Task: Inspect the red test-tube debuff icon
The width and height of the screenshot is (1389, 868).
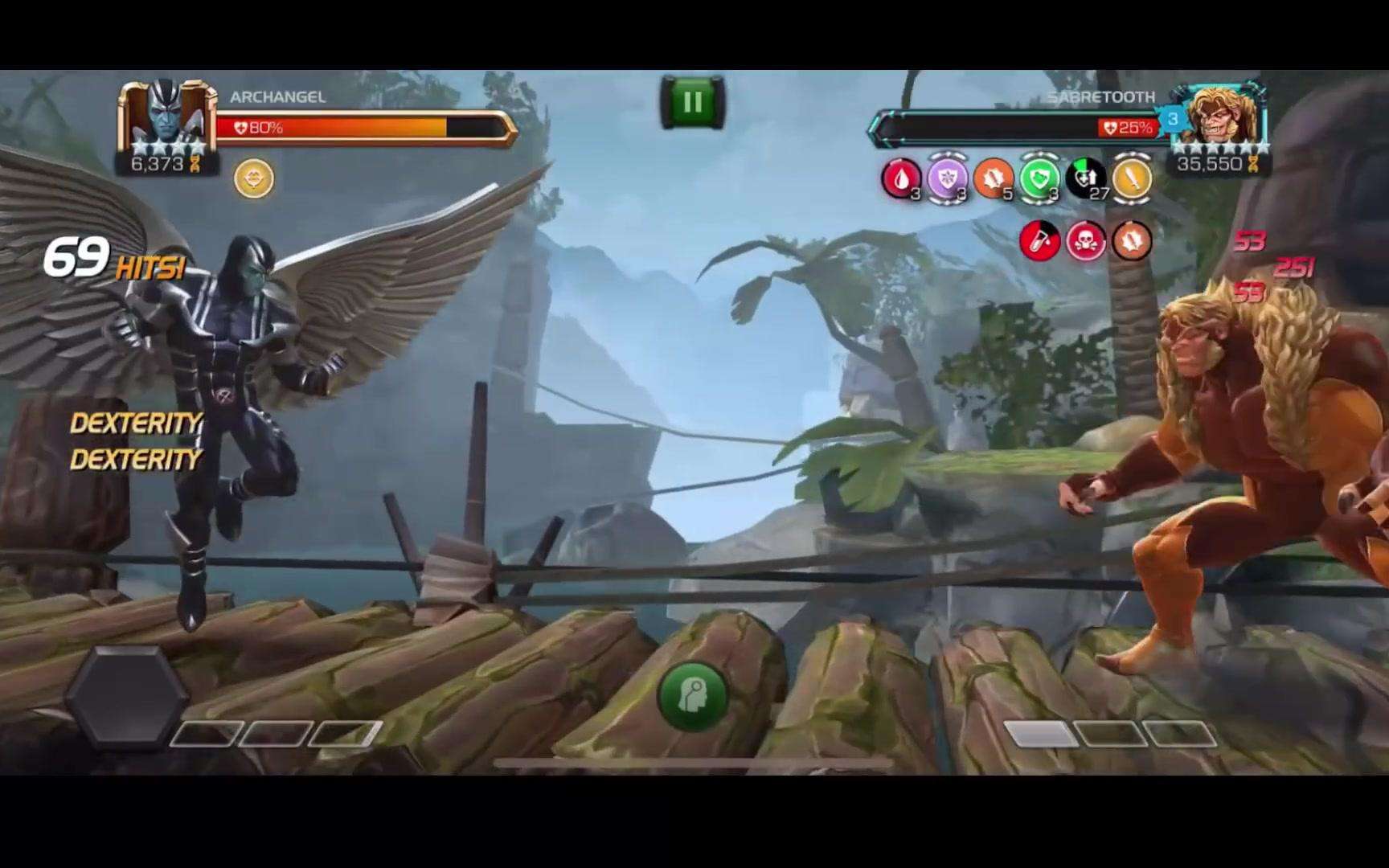Action: pos(1039,240)
